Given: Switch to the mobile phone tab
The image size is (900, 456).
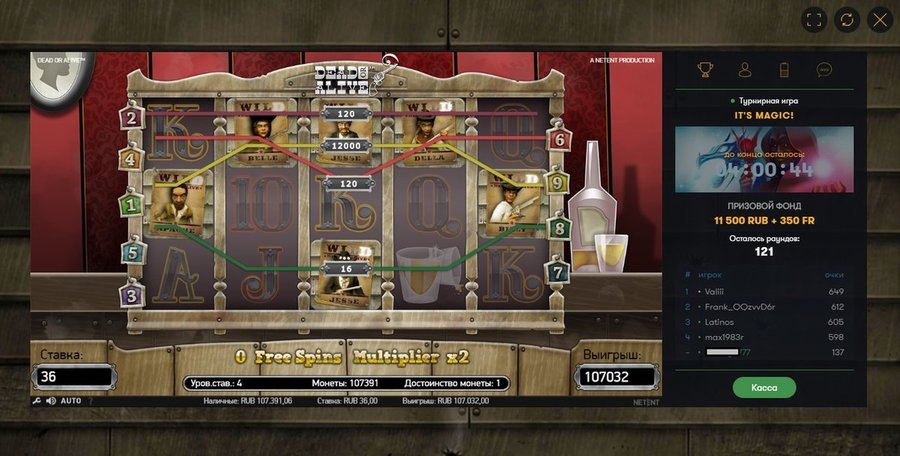Looking at the screenshot, I should pos(784,70).
